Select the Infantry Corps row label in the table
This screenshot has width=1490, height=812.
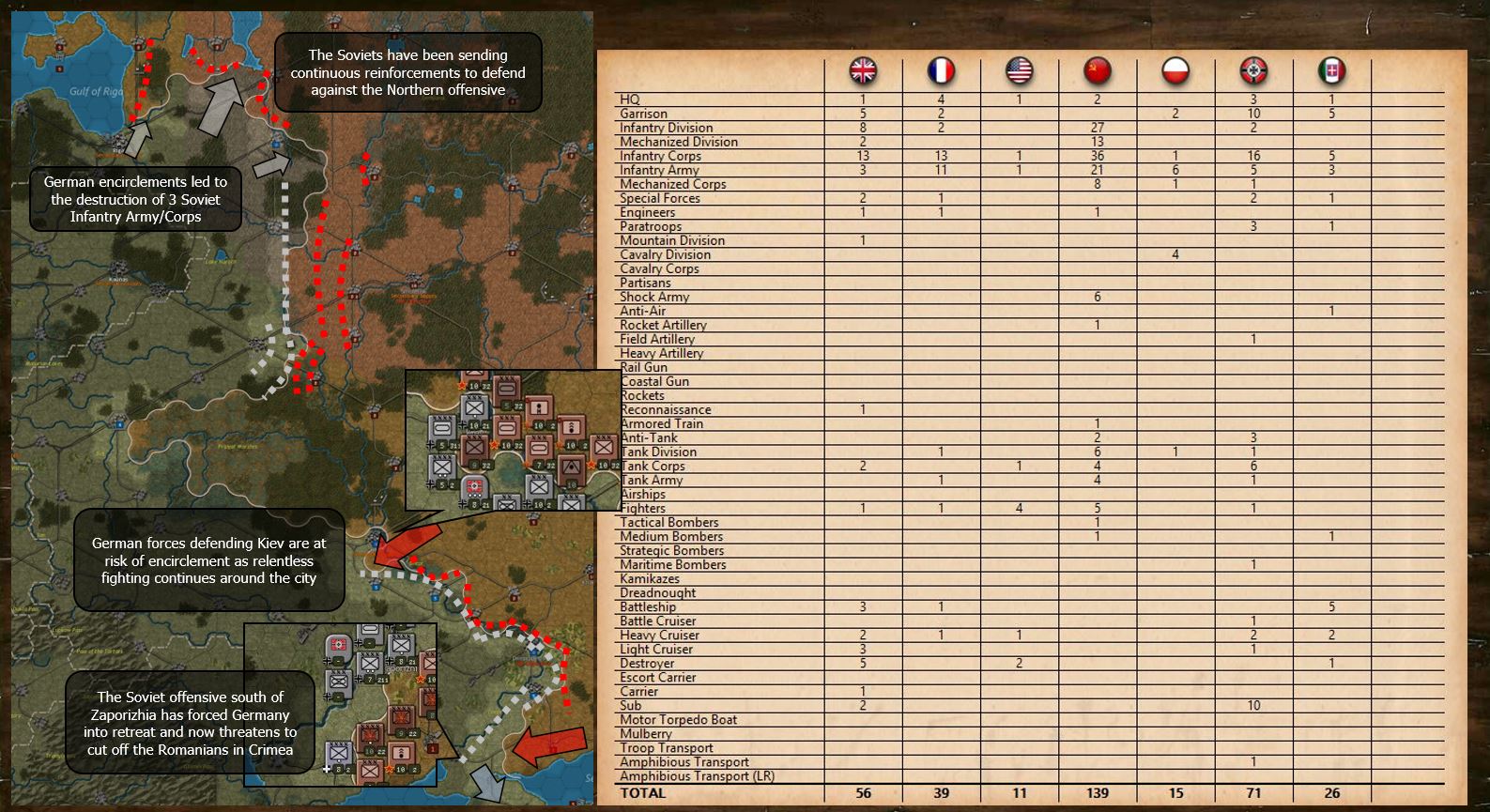pos(660,156)
